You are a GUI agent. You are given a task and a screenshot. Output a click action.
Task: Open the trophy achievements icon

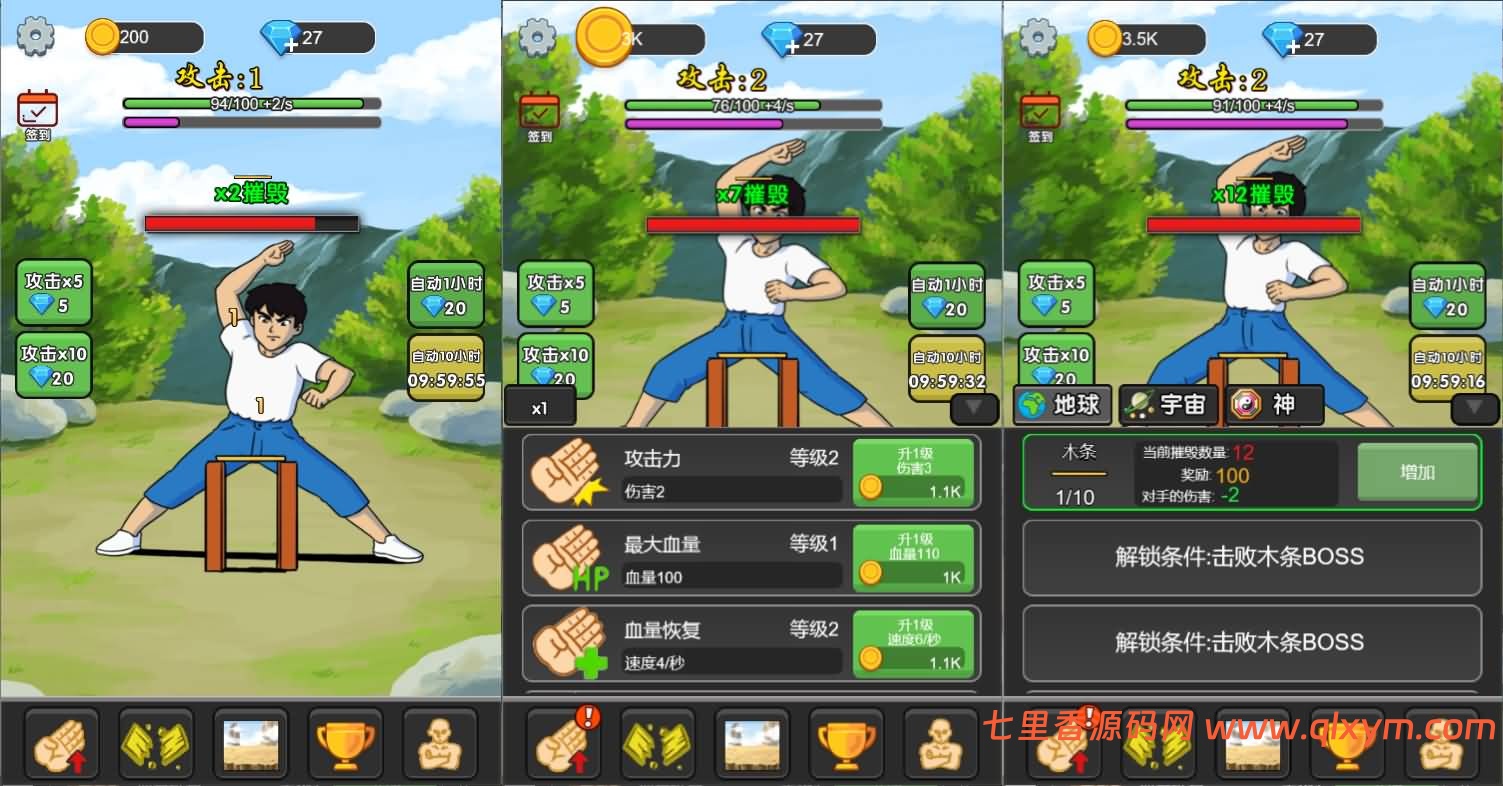tap(345, 742)
